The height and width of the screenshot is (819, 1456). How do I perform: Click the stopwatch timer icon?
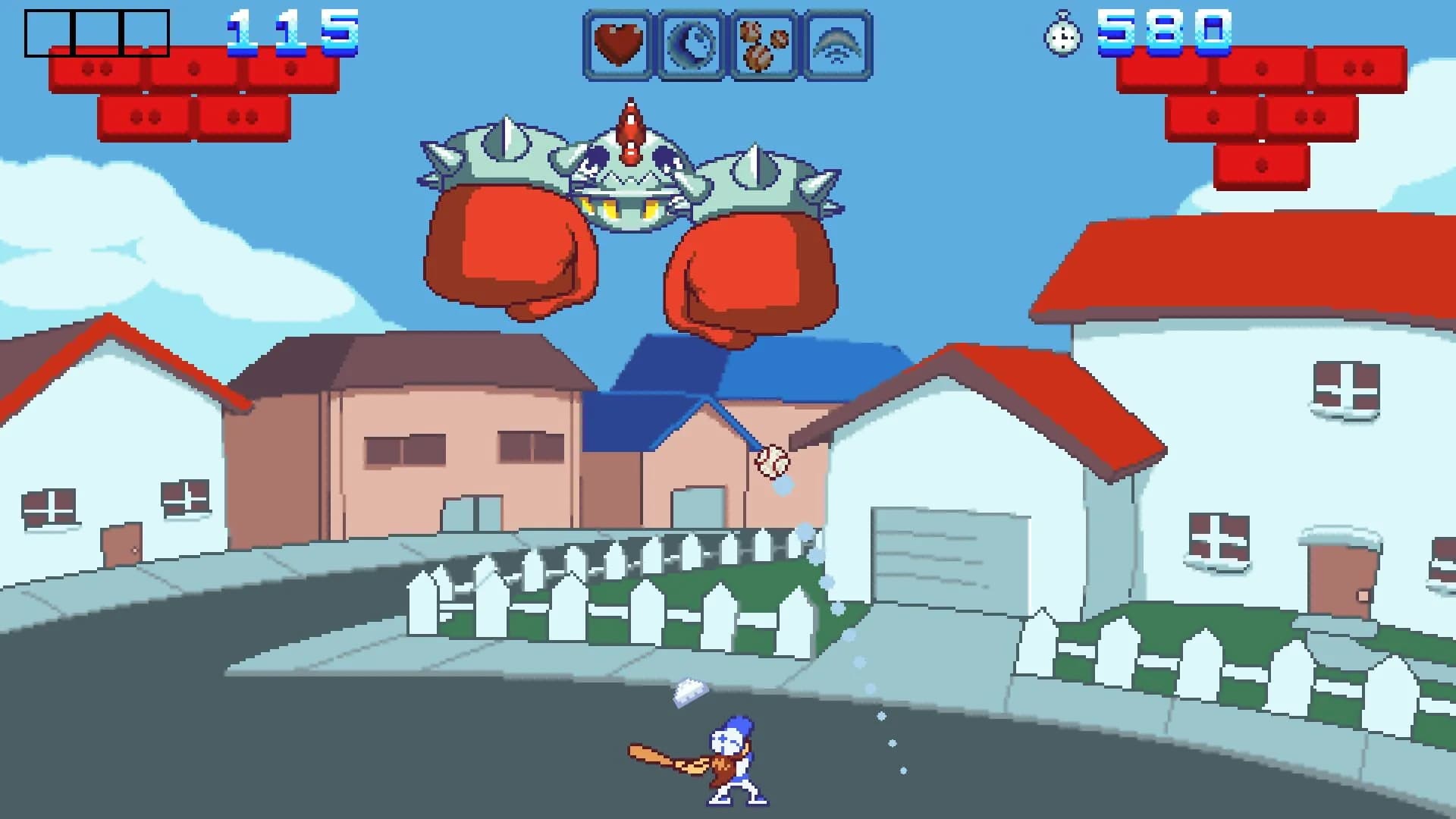1065,34
